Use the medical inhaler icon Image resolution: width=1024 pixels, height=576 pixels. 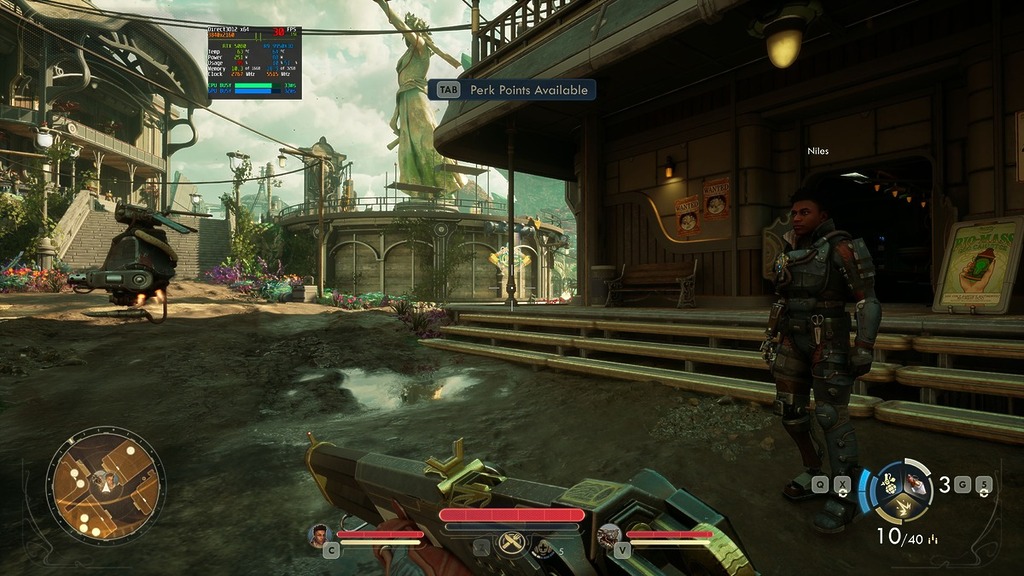click(543, 547)
